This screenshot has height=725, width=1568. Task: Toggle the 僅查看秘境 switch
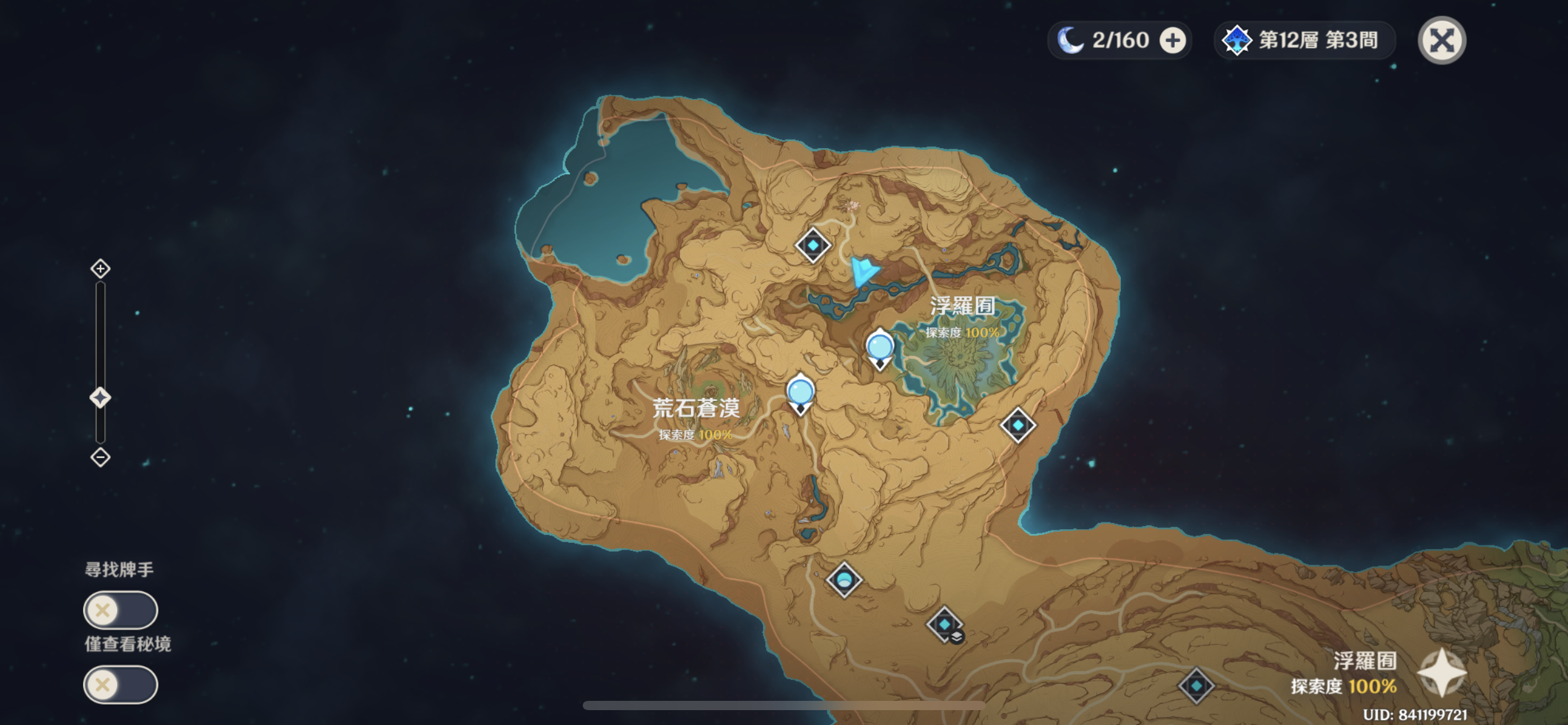tap(121, 685)
